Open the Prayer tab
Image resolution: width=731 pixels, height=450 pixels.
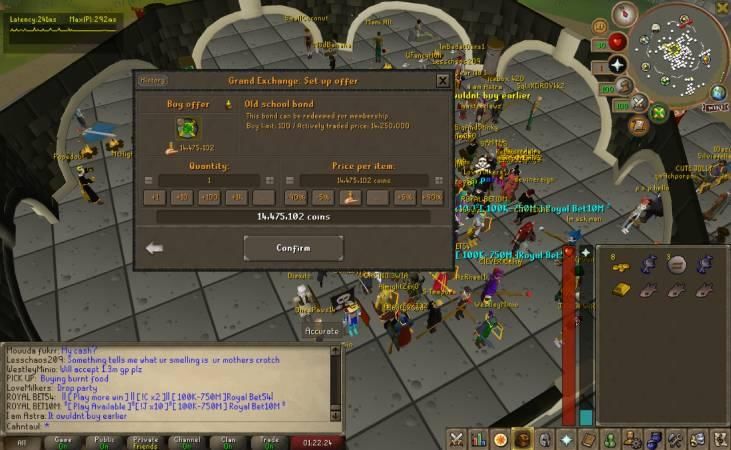click(x=566, y=439)
